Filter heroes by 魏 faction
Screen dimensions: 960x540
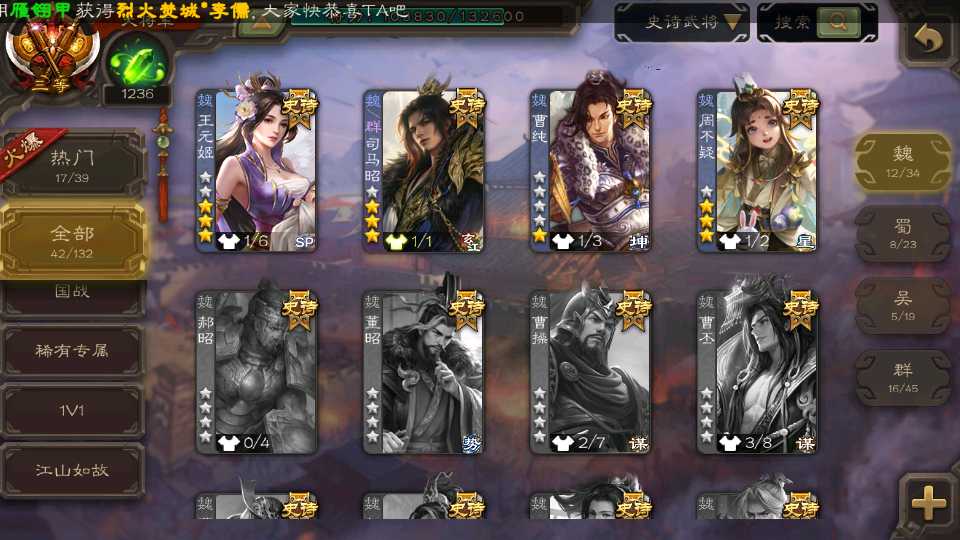click(x=902, y=161)
